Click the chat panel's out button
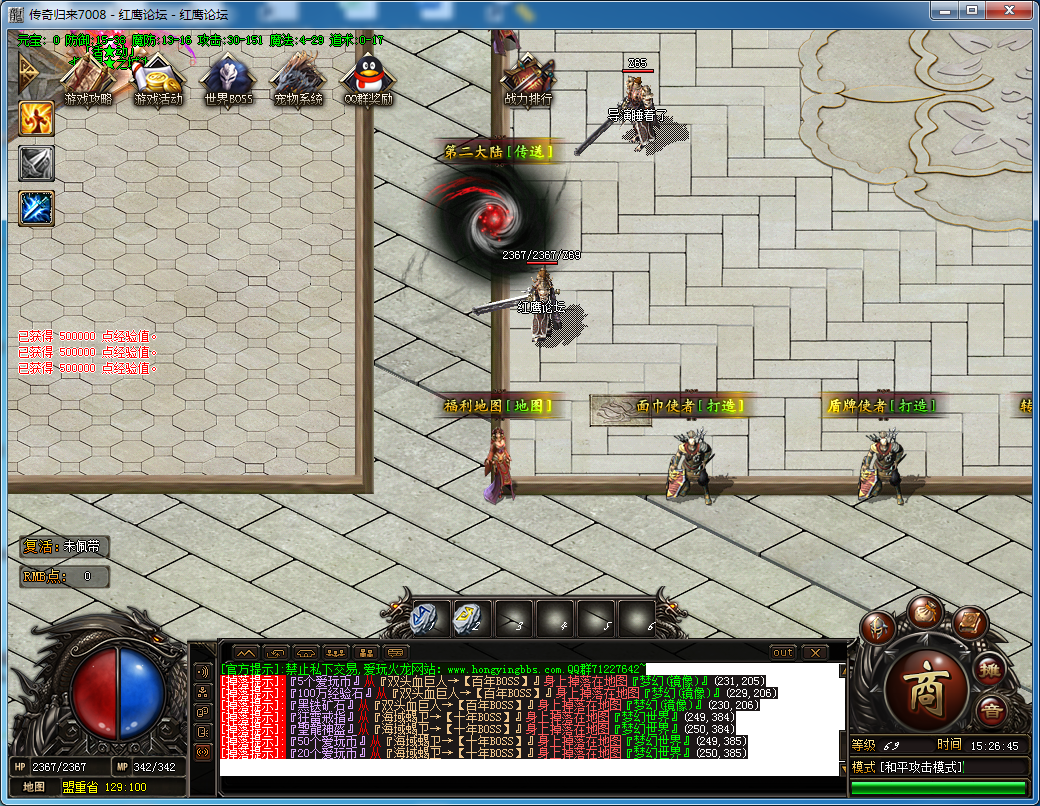 pos(783,653)
